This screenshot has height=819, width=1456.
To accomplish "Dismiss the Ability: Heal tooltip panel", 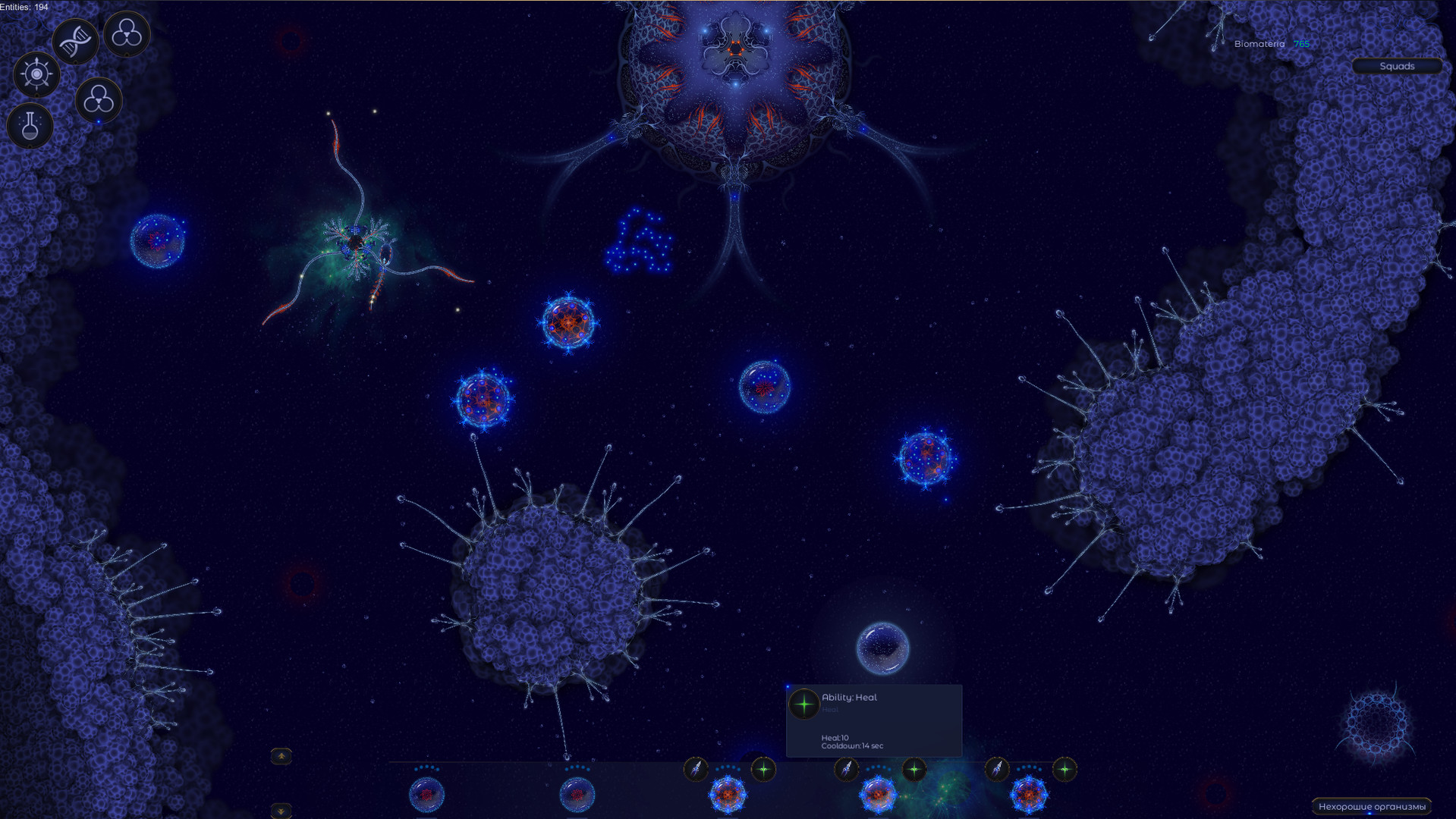I will (873, 720).
